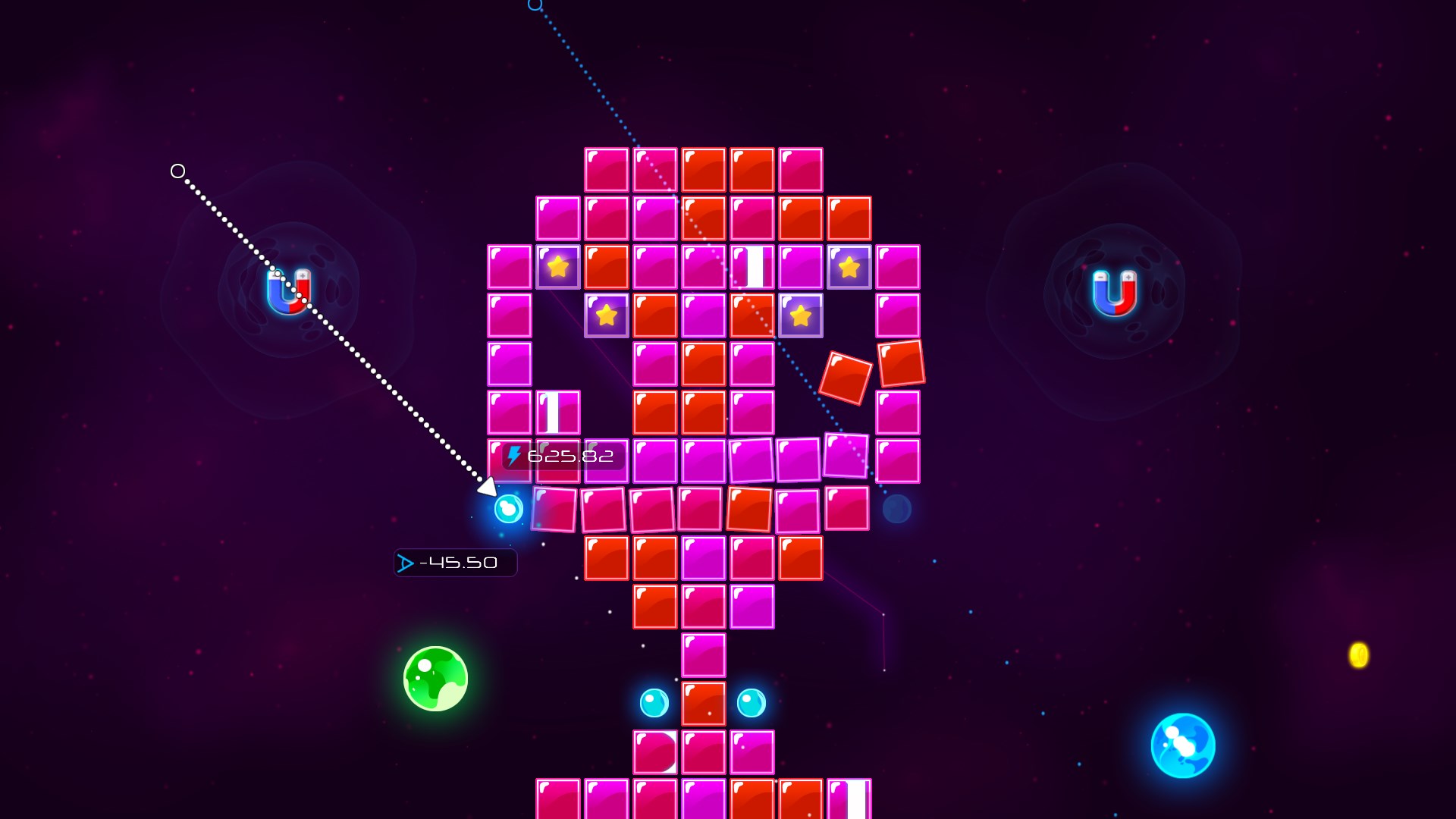Click the small blue bubble right of red brick

[x=752, y=702]
